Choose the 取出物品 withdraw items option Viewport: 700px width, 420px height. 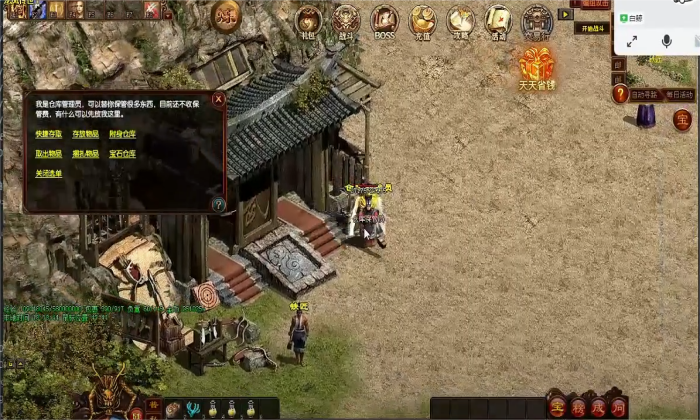(48, 154)
